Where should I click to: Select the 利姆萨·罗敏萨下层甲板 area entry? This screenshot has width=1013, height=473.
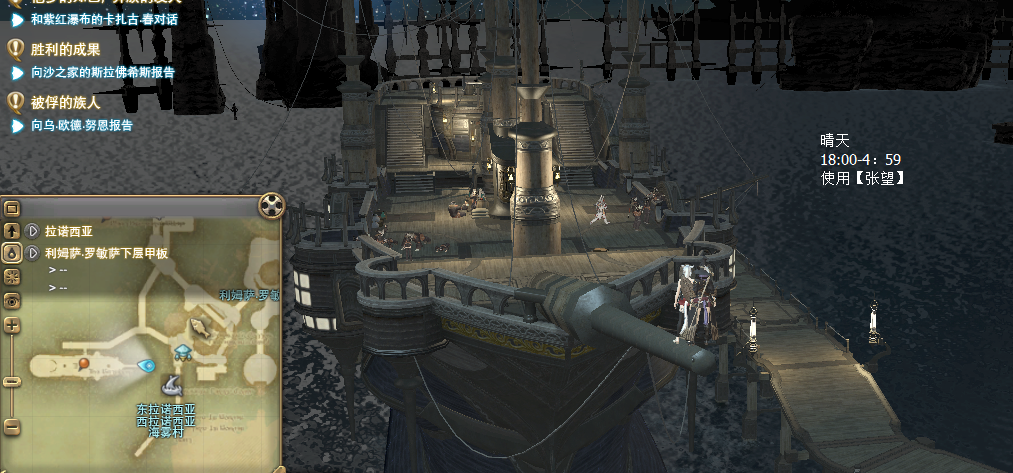106,254
